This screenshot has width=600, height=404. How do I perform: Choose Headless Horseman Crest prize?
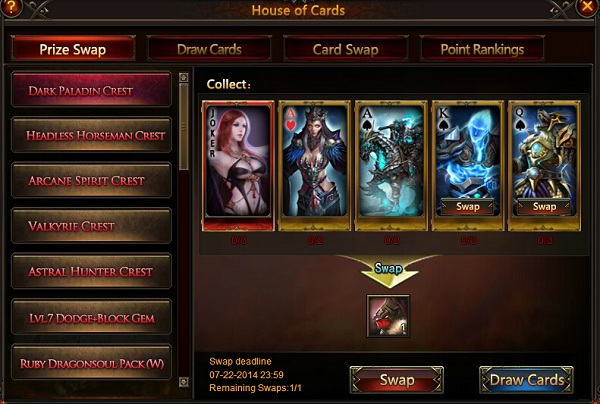coord(90,134)
